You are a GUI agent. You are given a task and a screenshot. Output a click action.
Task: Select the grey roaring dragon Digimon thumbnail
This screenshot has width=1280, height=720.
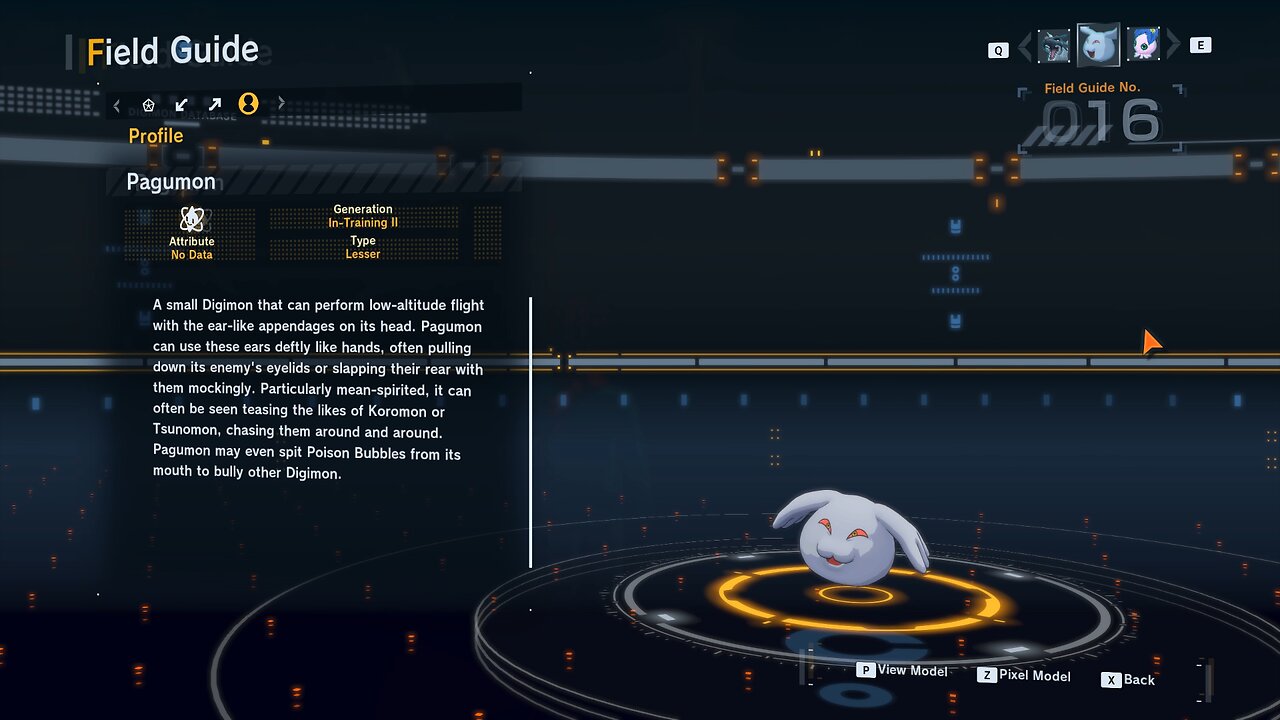[1054, 46]
